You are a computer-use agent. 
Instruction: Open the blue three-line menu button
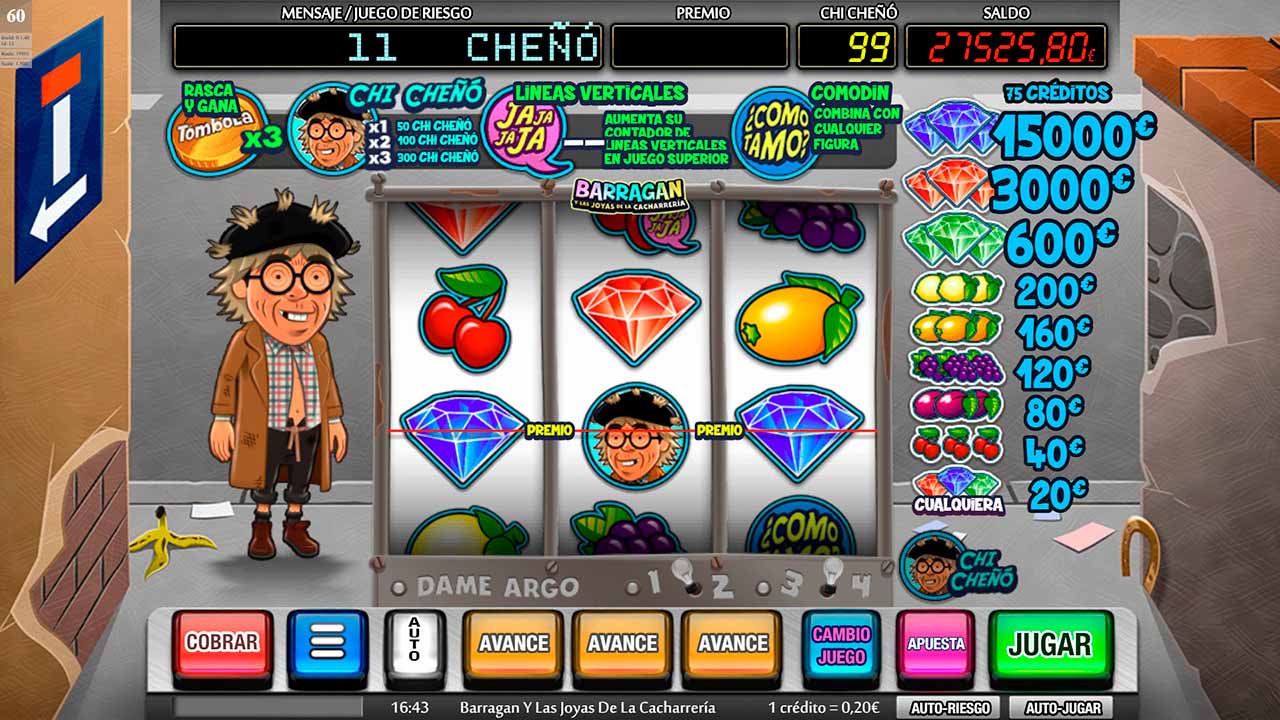pos(327,643)
